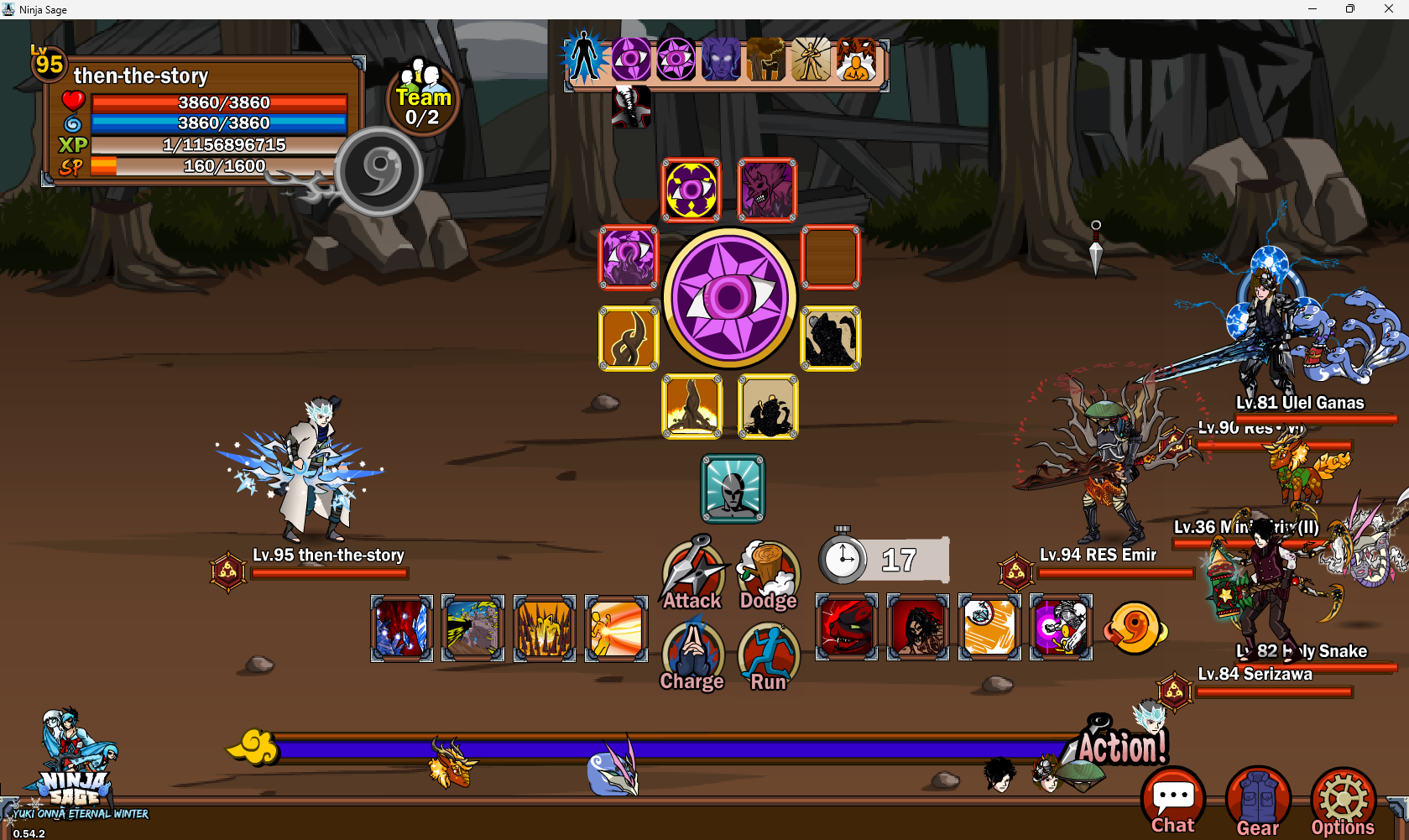
Task: Select the purple demon face skill
Action: 767,190
